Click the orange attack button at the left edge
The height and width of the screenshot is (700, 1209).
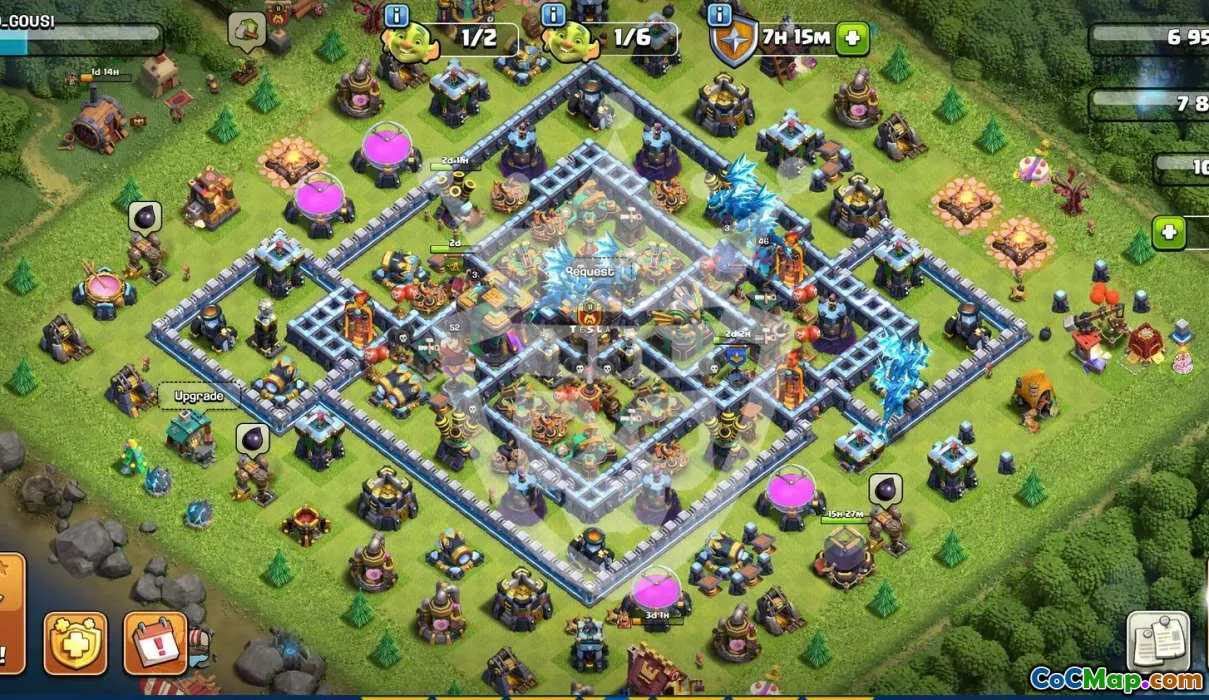coord(8,610)
